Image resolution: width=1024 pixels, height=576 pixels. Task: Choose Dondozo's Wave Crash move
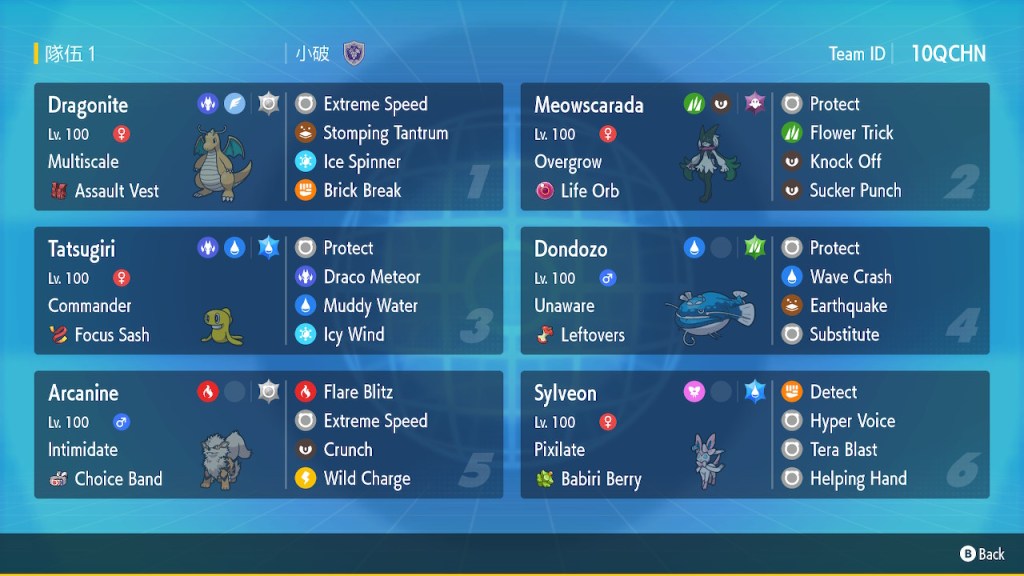pyautogui.click(x=850, y=277)
